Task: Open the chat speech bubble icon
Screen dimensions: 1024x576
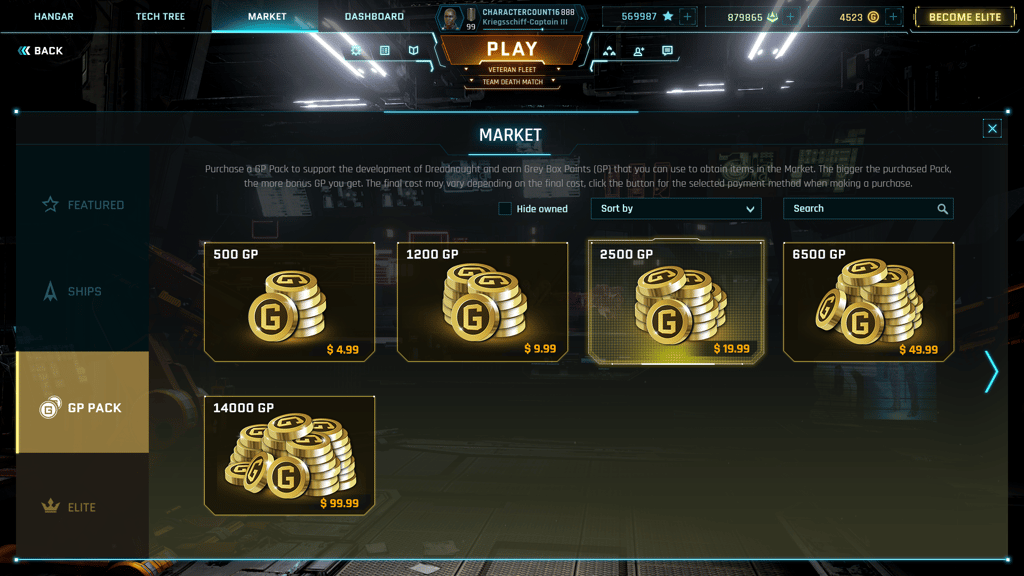Action: 667,51
